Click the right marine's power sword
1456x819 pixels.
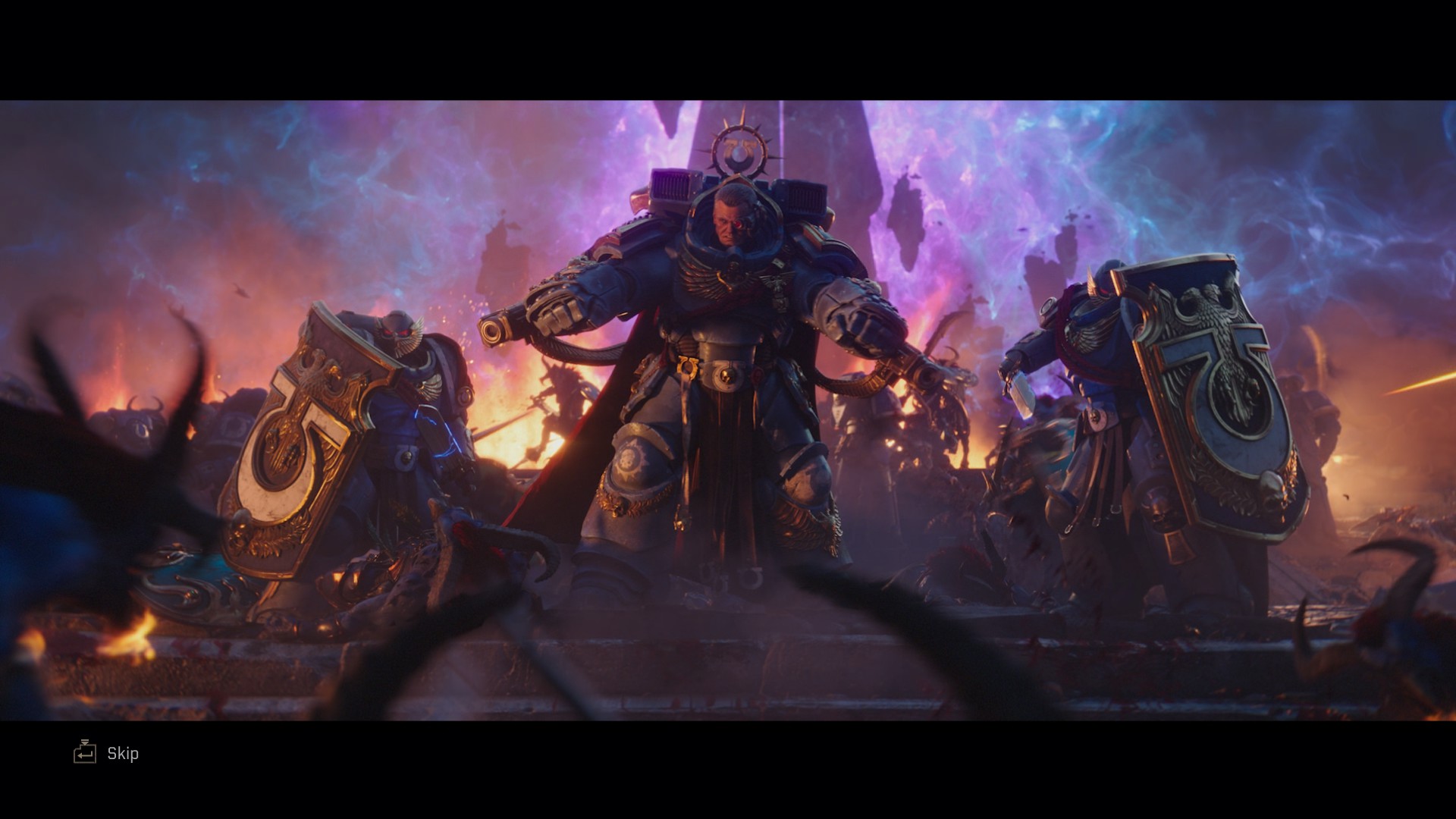(x=1021, y=394)
